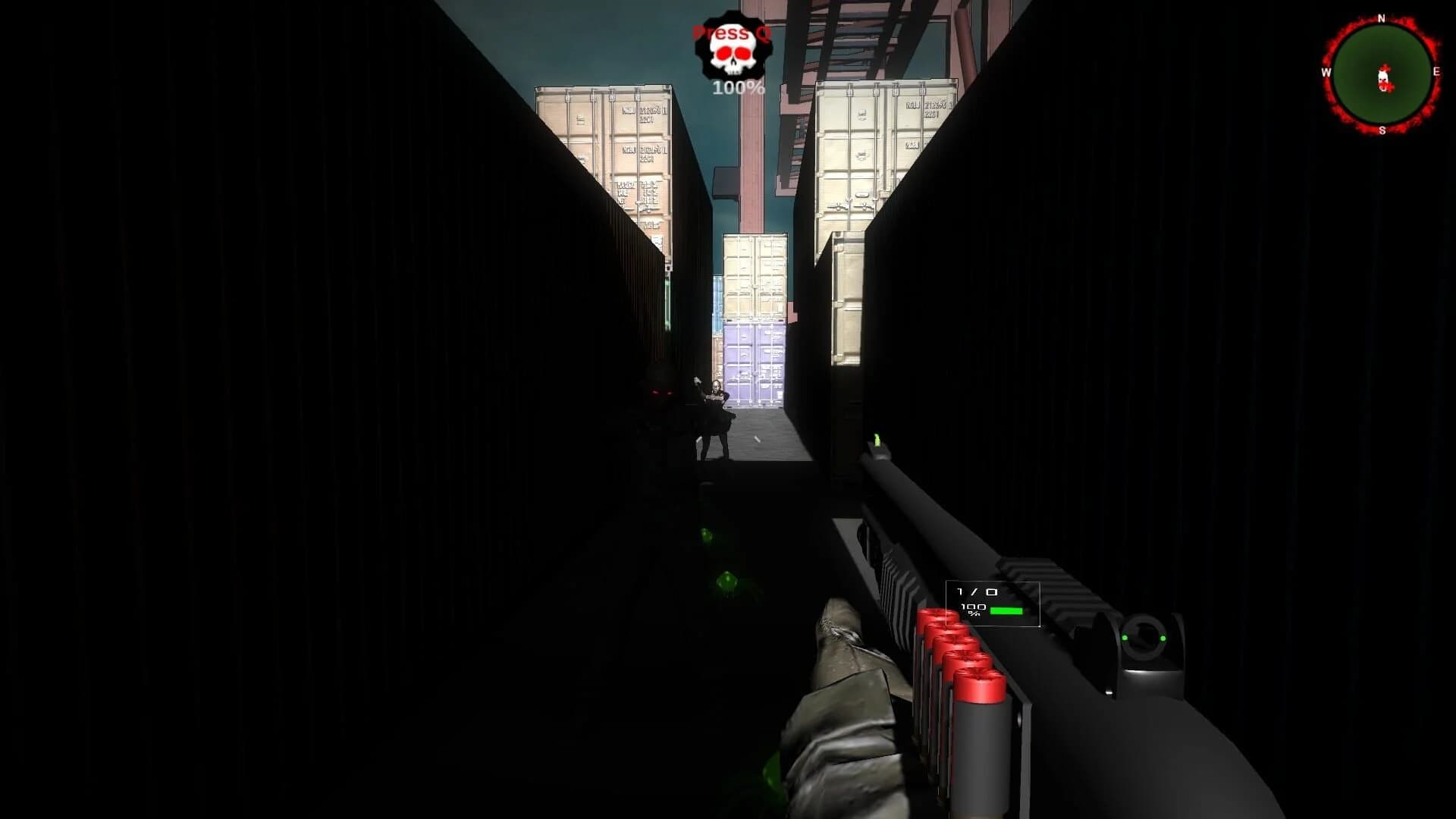Click the Press Q red text
The image size is (1456, 819).
pyautogui.click(x=730, y=32)
